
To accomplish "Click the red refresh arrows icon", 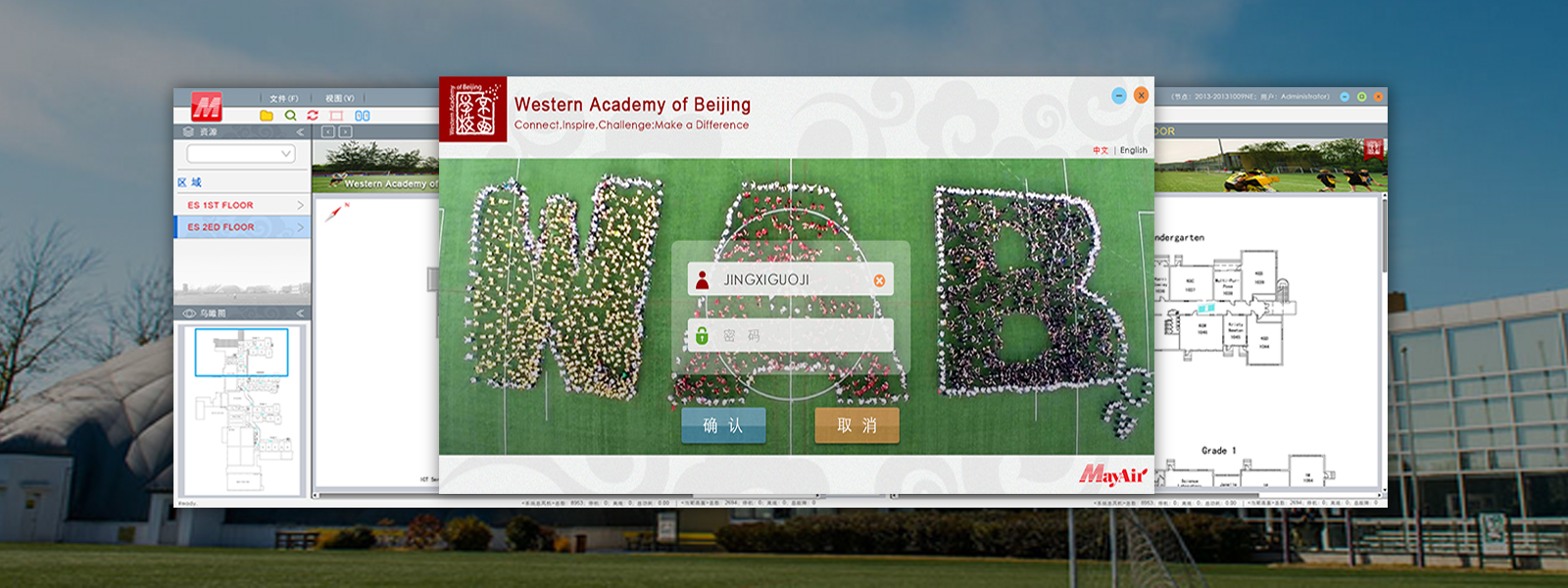I will coord(313,116).
